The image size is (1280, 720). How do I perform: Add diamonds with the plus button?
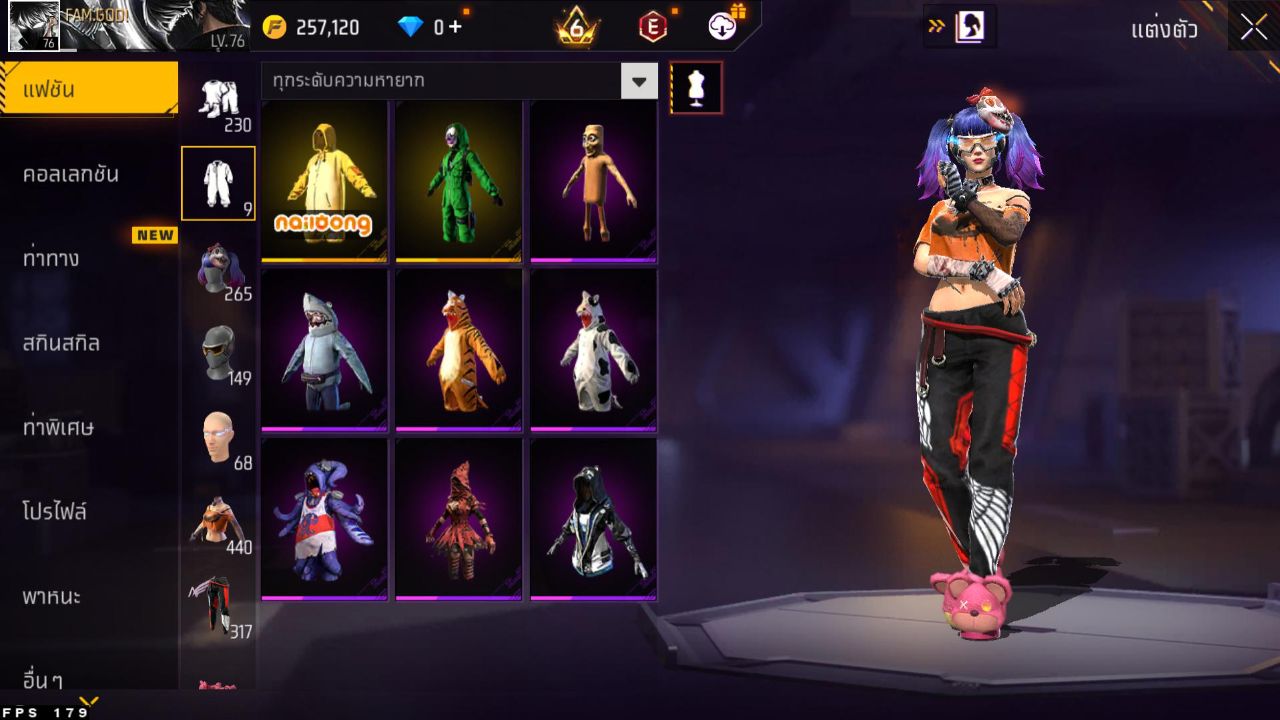click(x=455, y=27)
